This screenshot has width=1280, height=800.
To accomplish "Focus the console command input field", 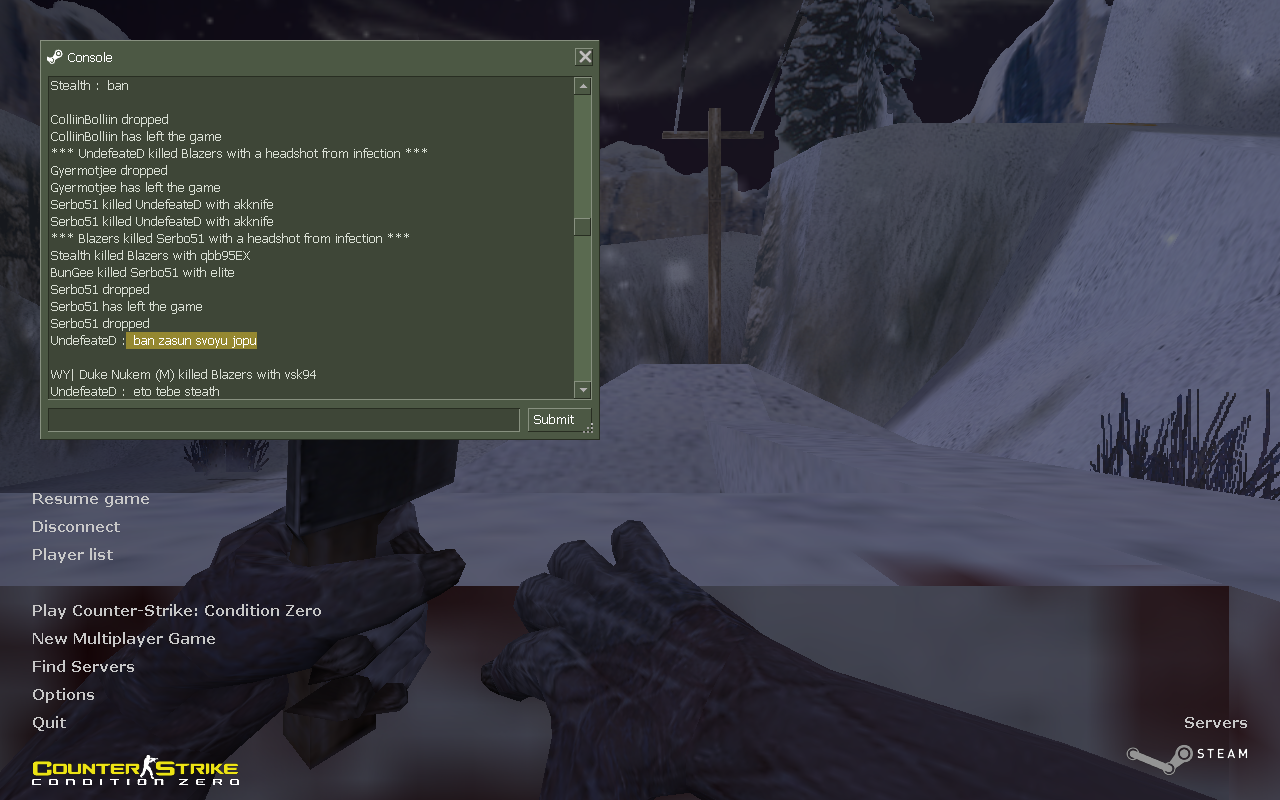I will pos(283,420).
